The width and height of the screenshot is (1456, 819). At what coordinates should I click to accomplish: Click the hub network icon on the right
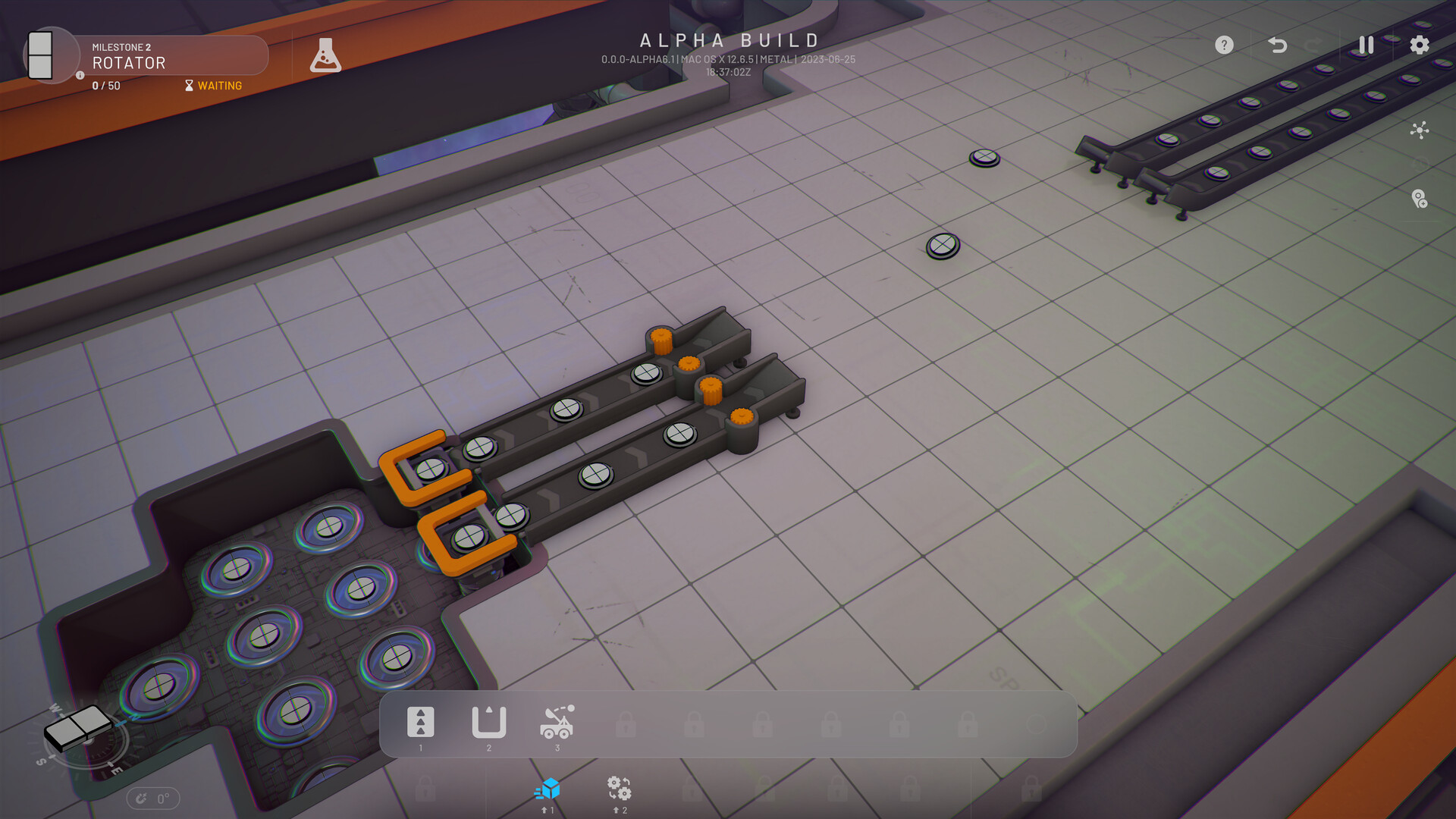[x=1421, y=130]
